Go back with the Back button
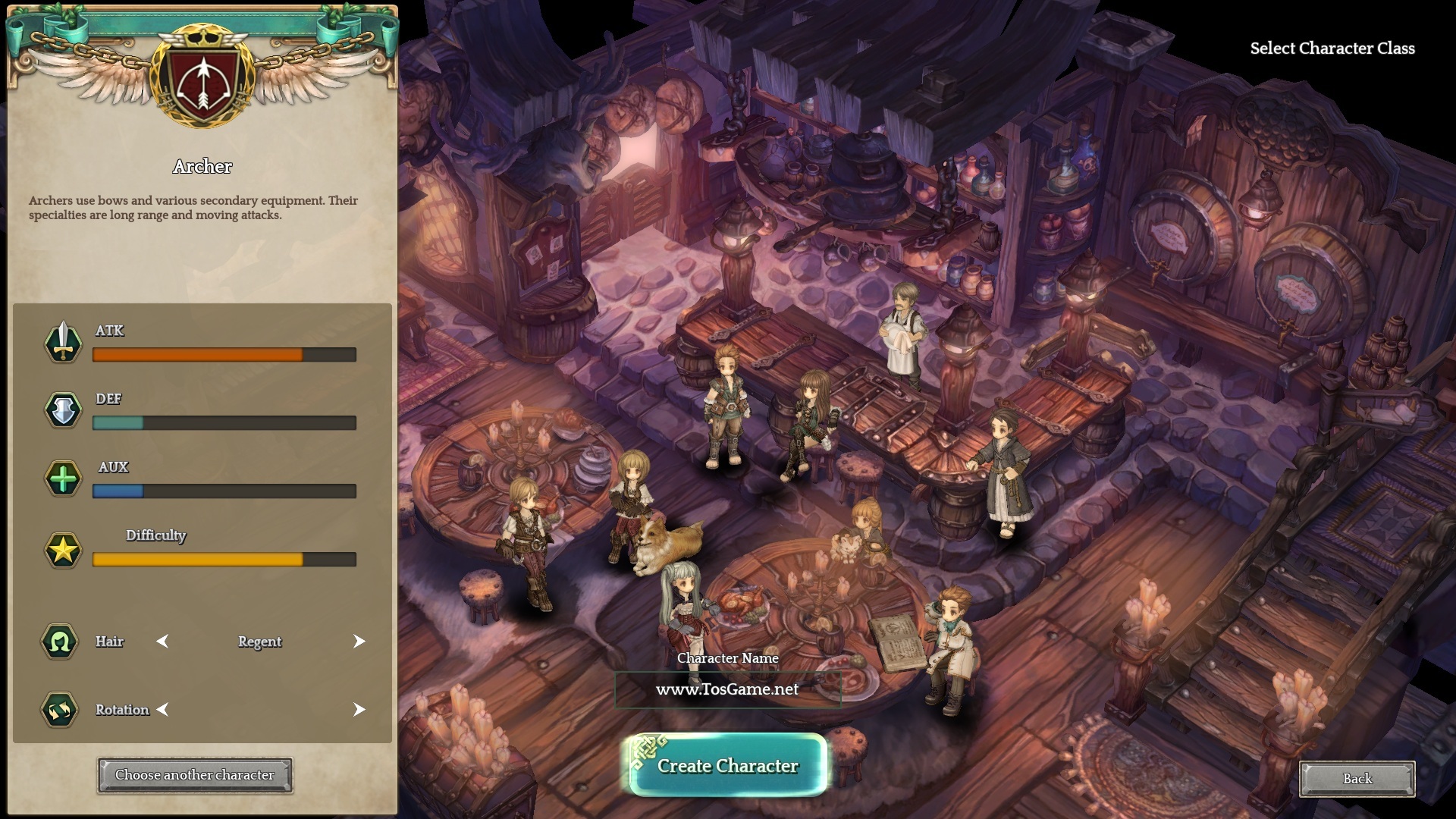 pos(1357,779)
